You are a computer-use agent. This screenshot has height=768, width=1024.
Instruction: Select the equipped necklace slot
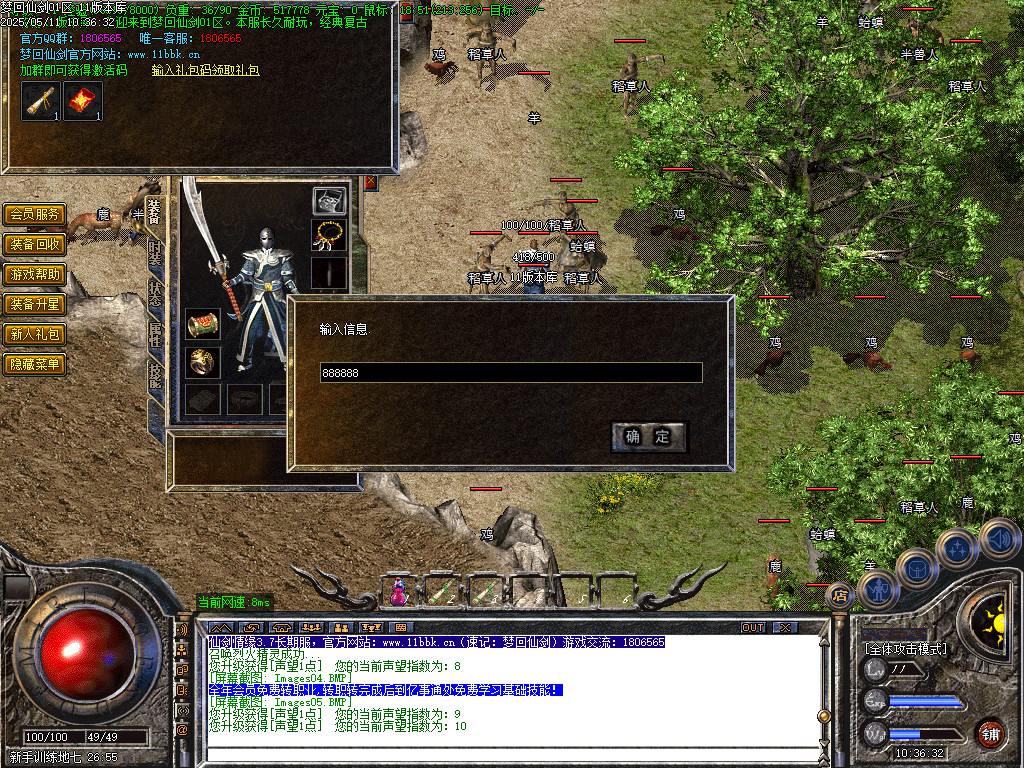click(x=329, y=237)
